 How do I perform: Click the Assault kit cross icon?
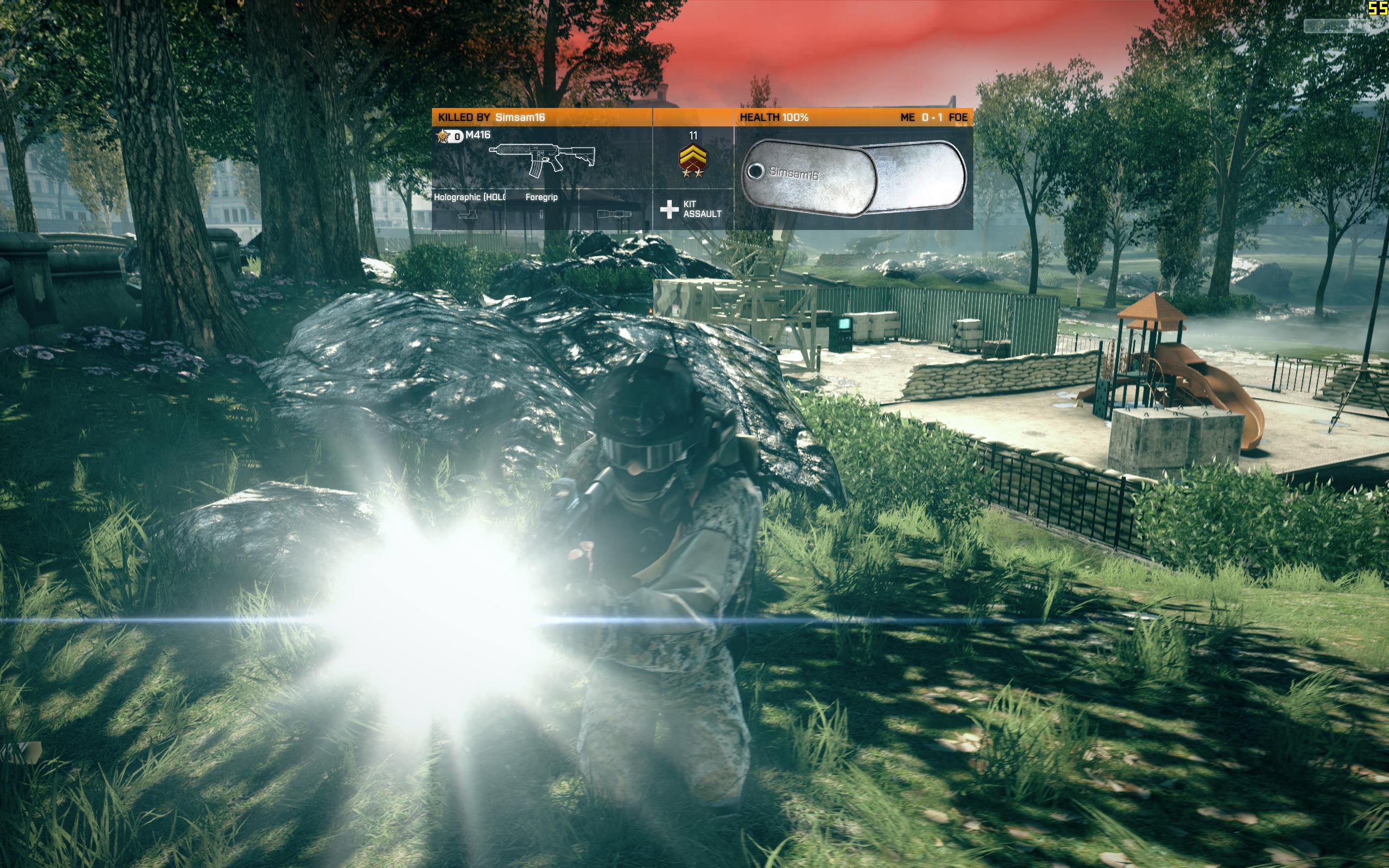coord(669,209)
